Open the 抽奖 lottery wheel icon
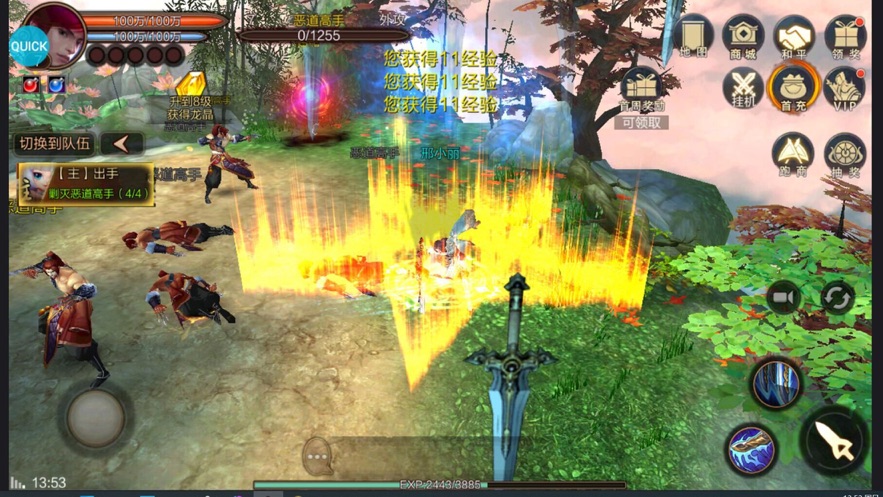The image size is (883, 497). coord(846,153)
